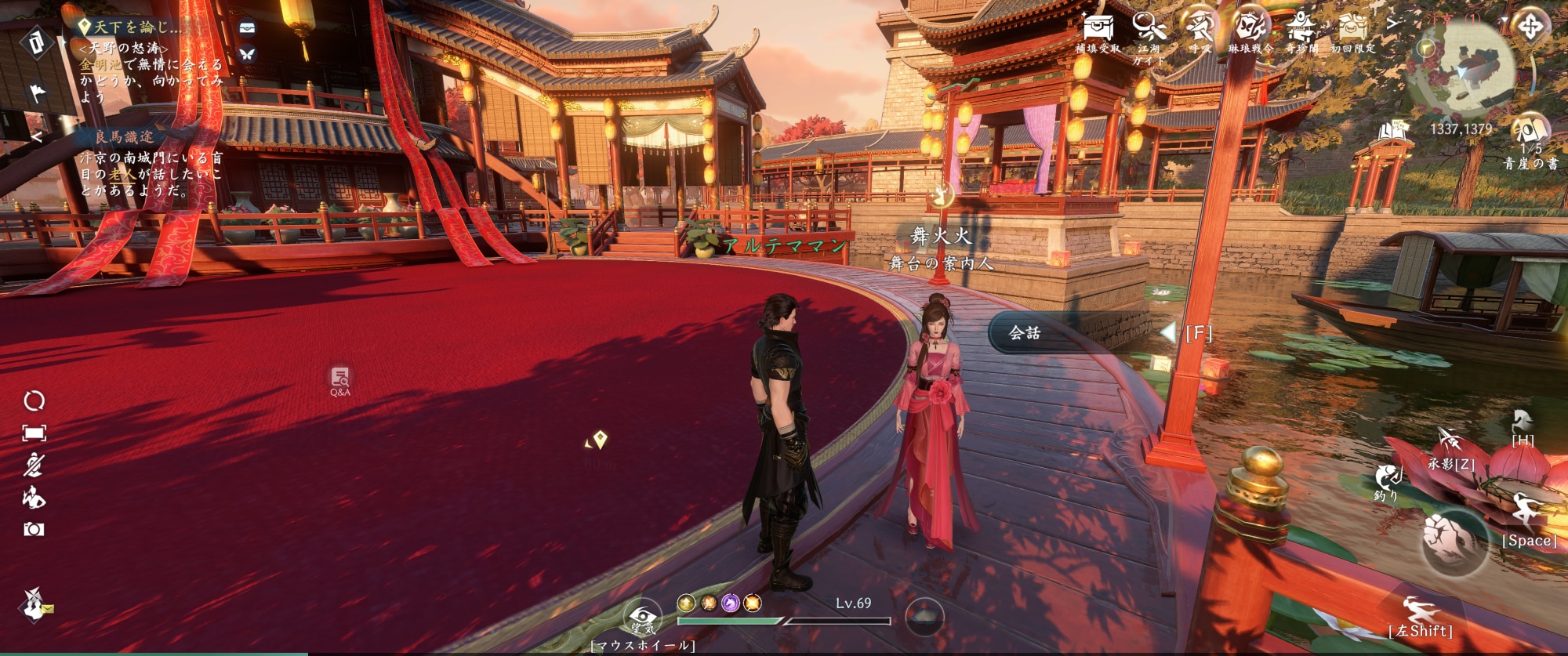Open the butterfly icon beside quest tracker
The height and width of the screenshot is (656, 1568).
(247, 54)
